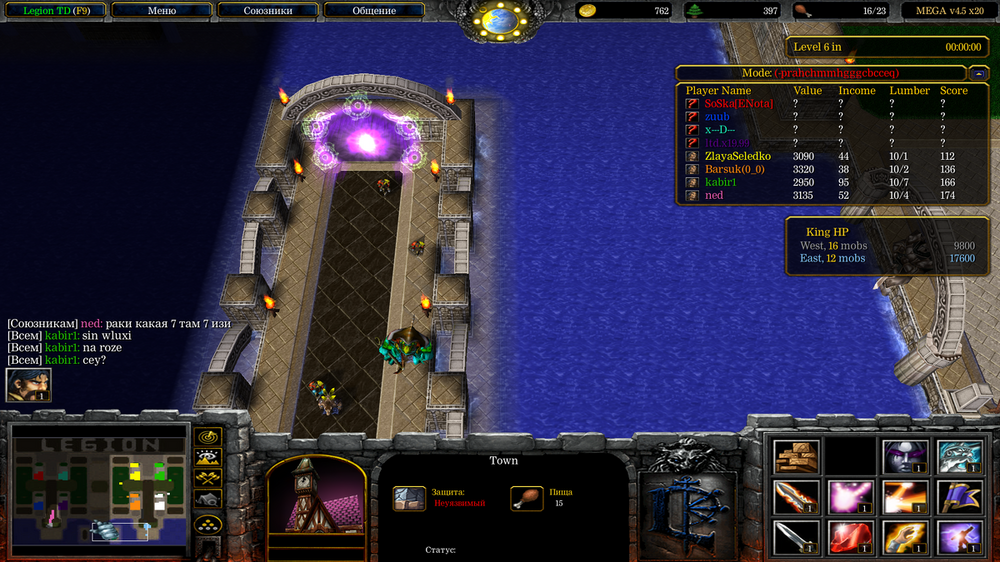Screen dimensions: 1000x562
Task: Toggle minimap terrain display (eye and mountain)
Action: [x=208, y=458]
